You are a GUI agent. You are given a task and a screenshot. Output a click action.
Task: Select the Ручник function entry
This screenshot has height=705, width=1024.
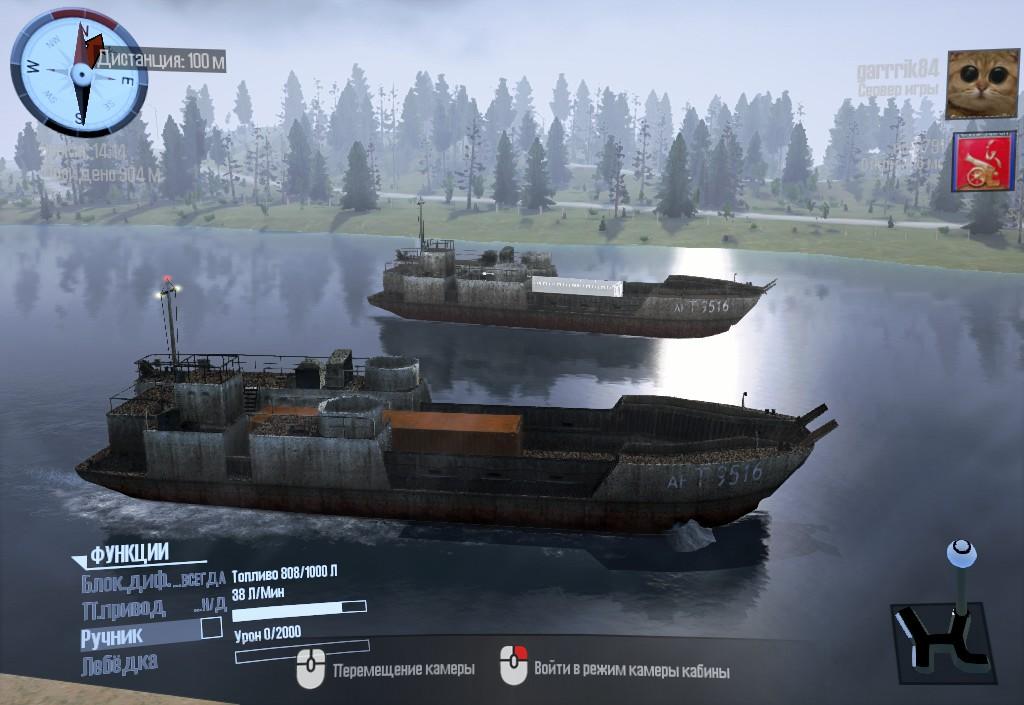[113, 634]
